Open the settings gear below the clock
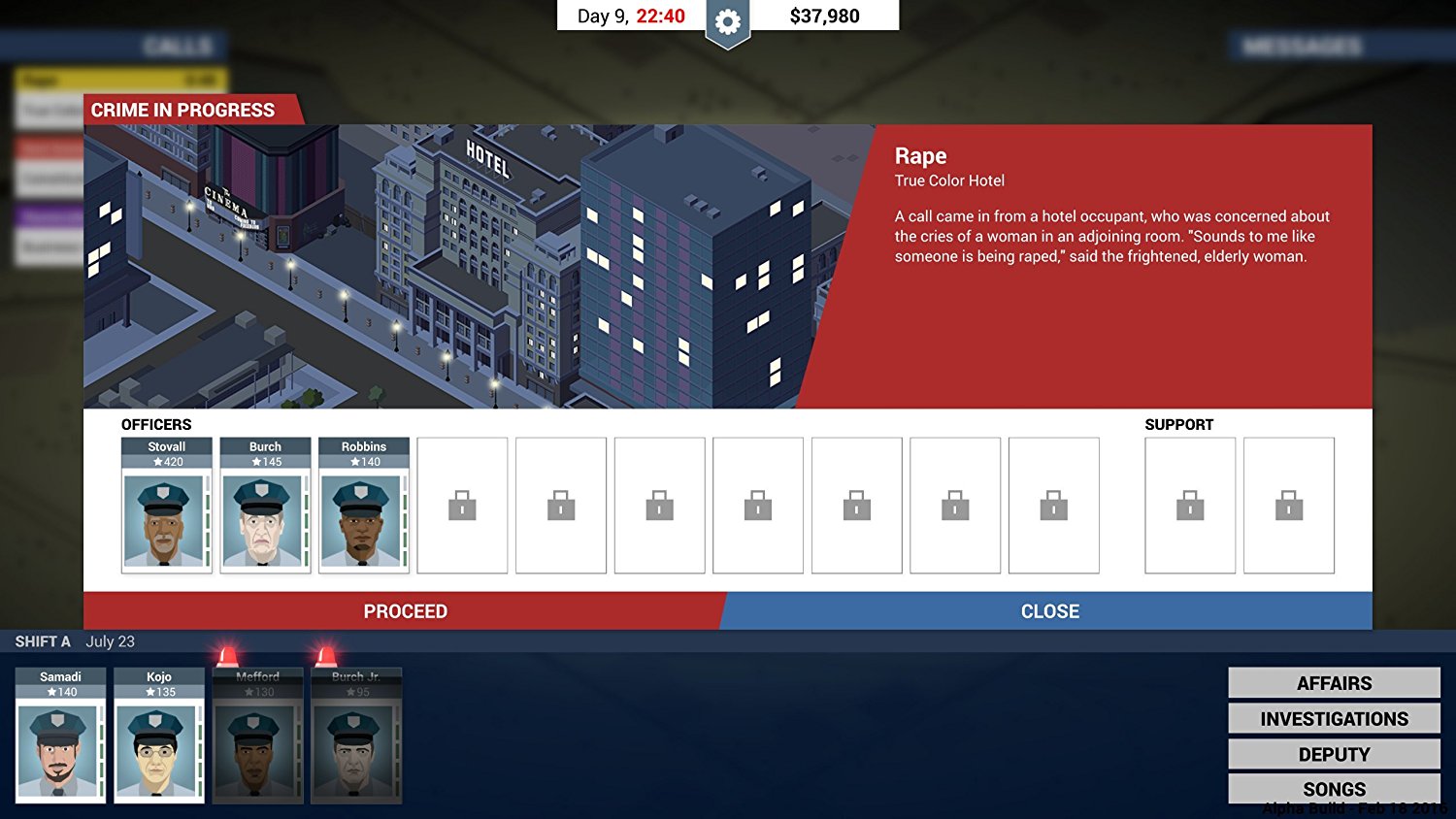 pos(726,19)
